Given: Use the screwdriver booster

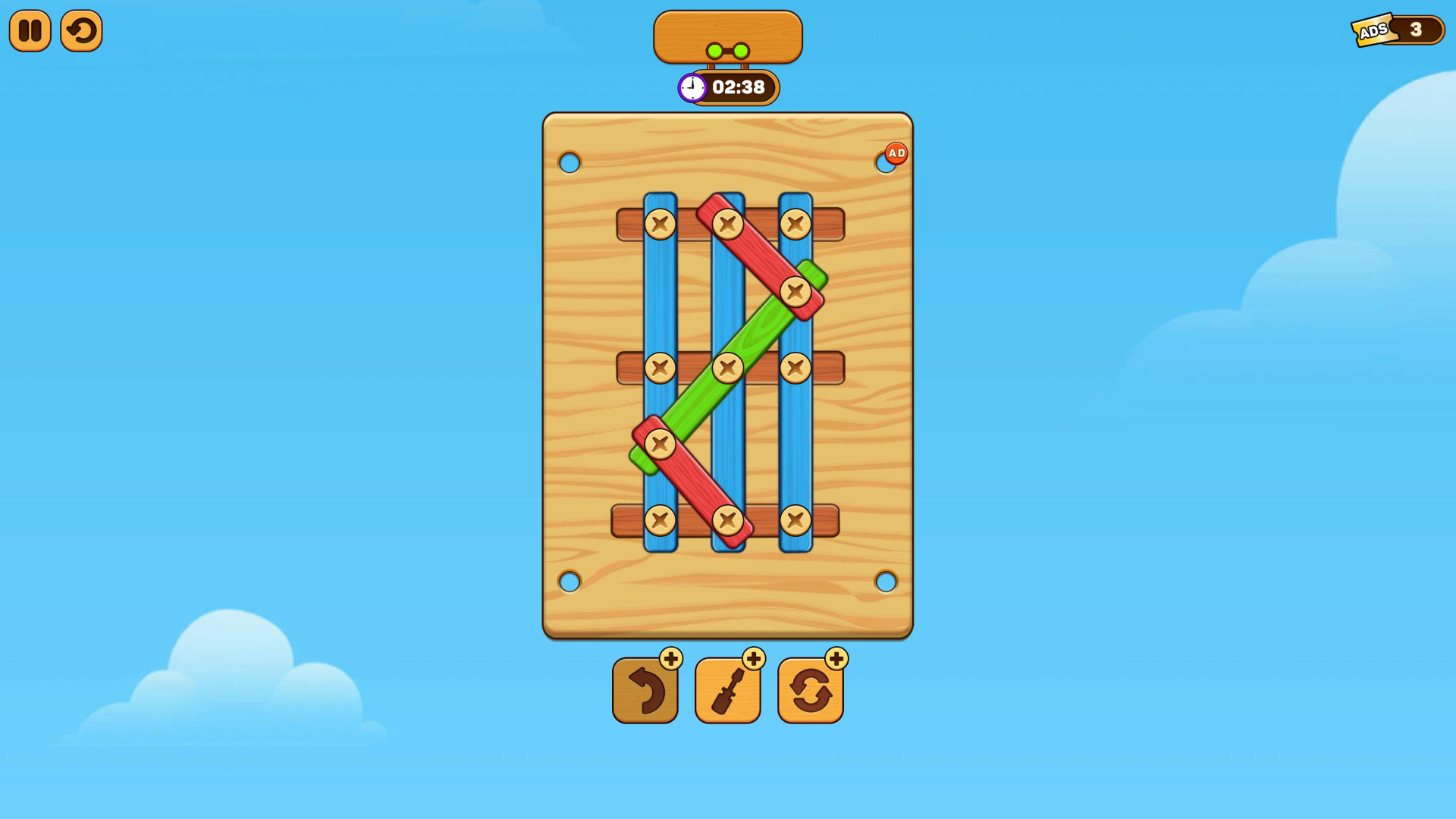Looking at the screenshot, I should coord(728,690).
